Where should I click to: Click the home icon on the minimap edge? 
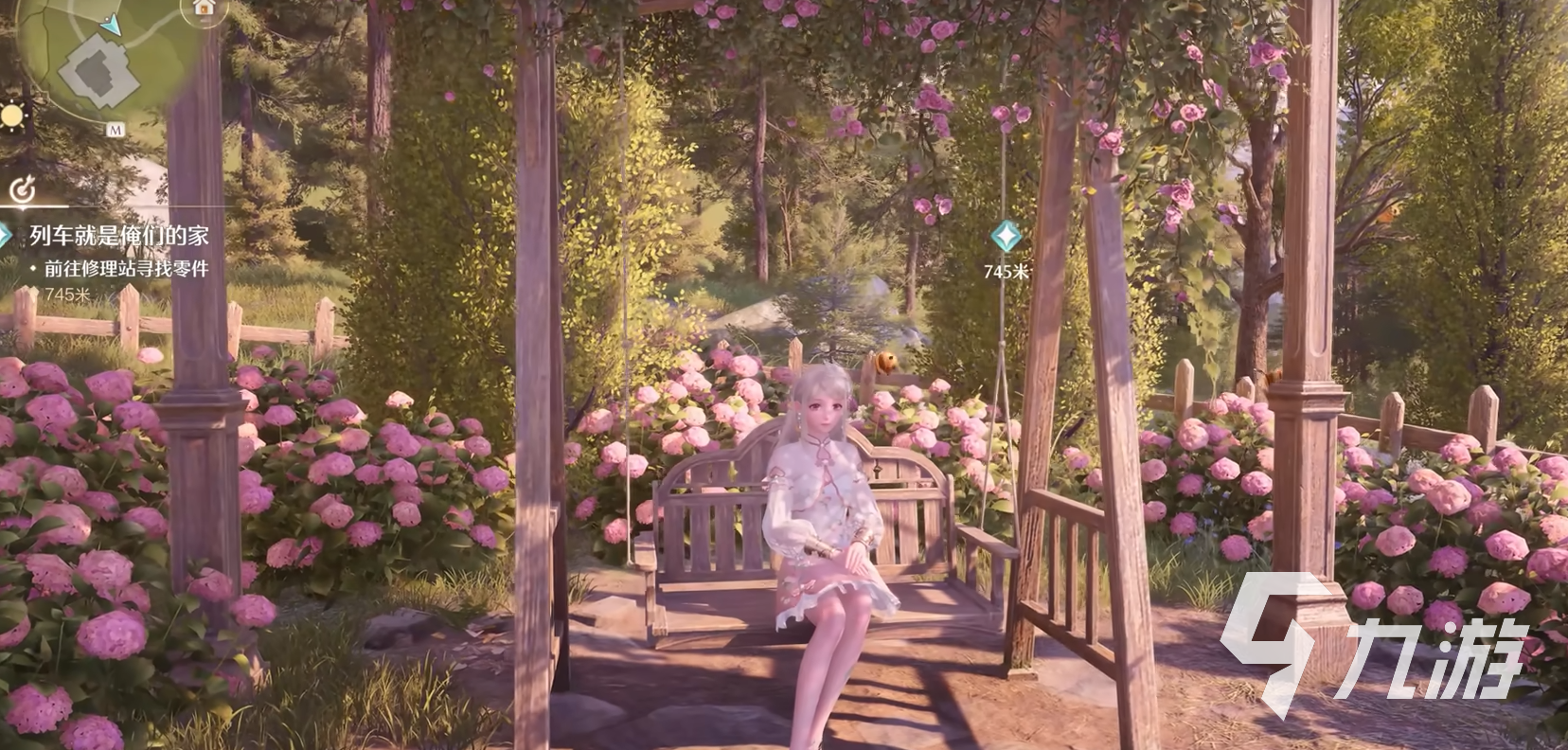203,7
